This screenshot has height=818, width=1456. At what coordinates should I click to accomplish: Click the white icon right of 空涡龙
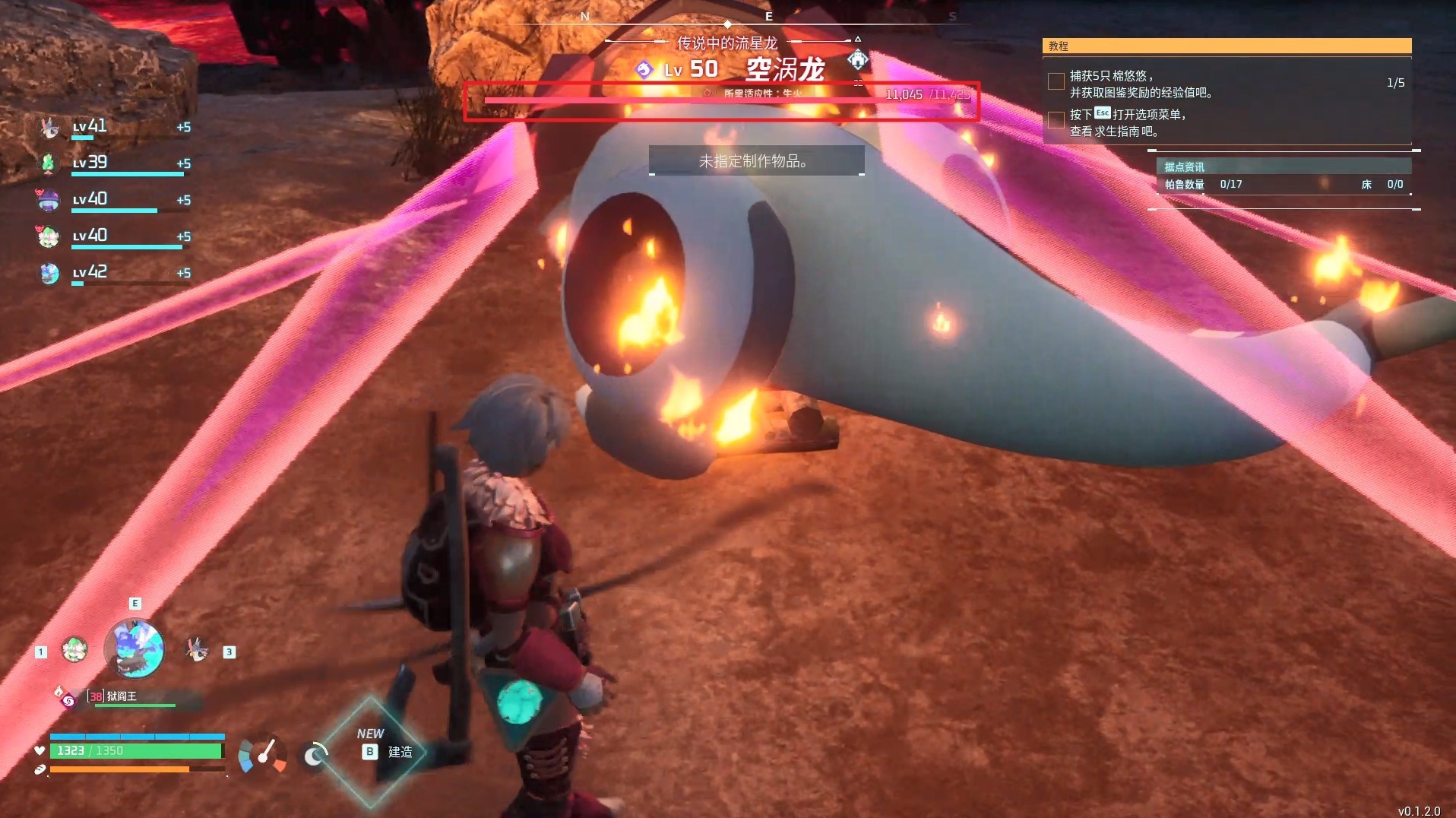pos(857,59)
